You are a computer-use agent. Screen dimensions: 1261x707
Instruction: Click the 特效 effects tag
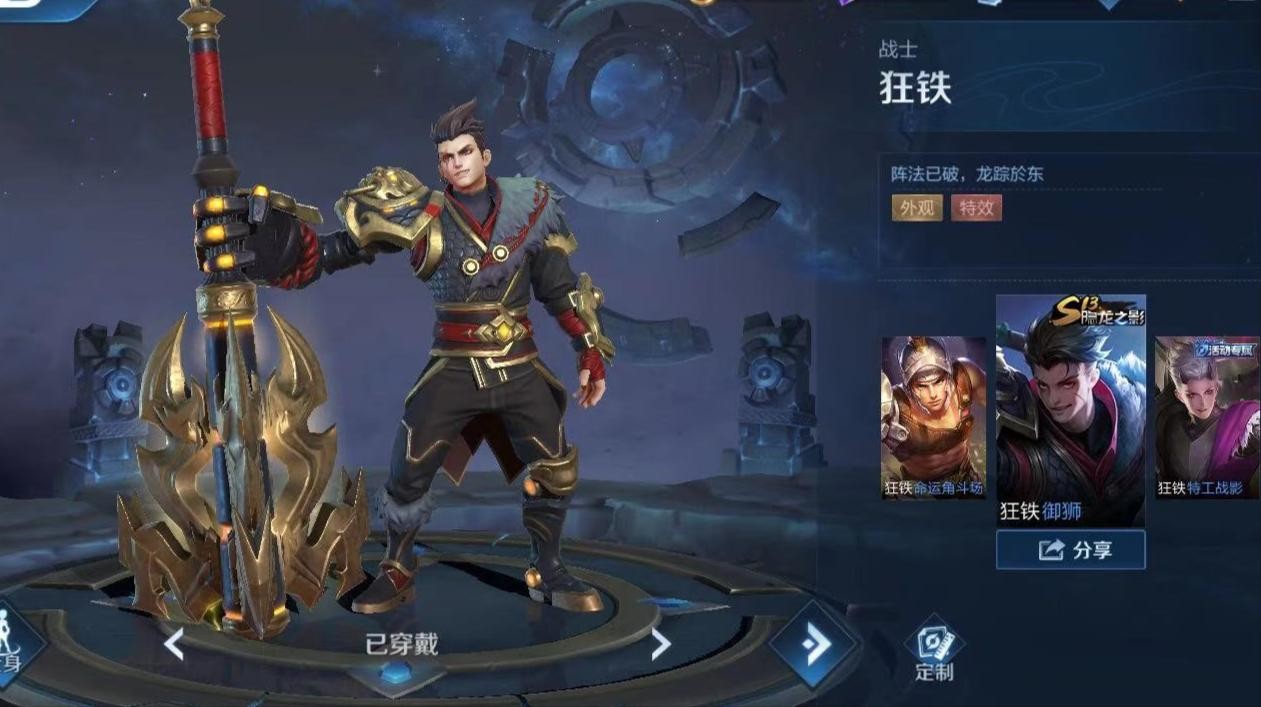[976, 208]
